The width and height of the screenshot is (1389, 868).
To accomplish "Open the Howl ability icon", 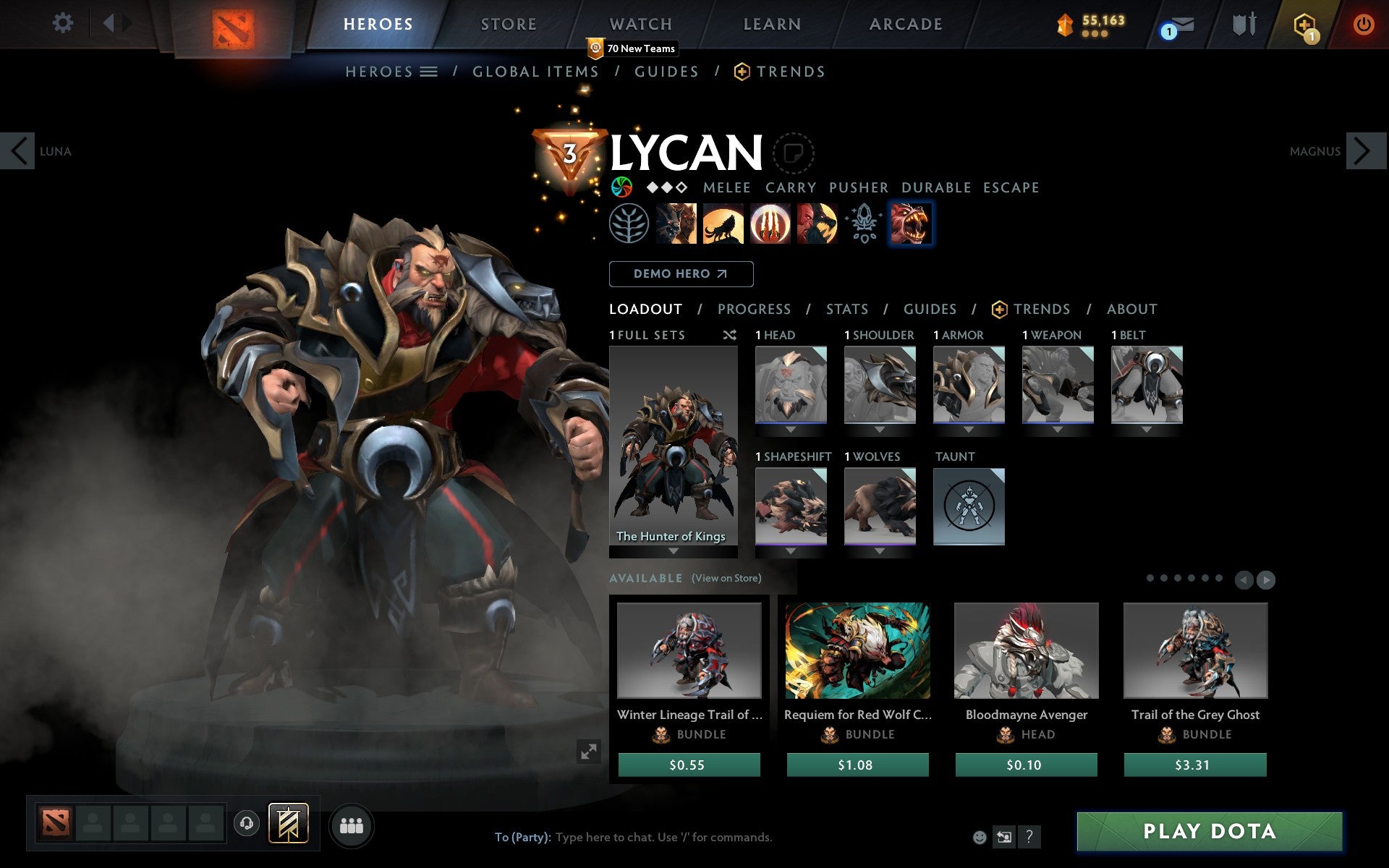I will (x=725, y=224).
